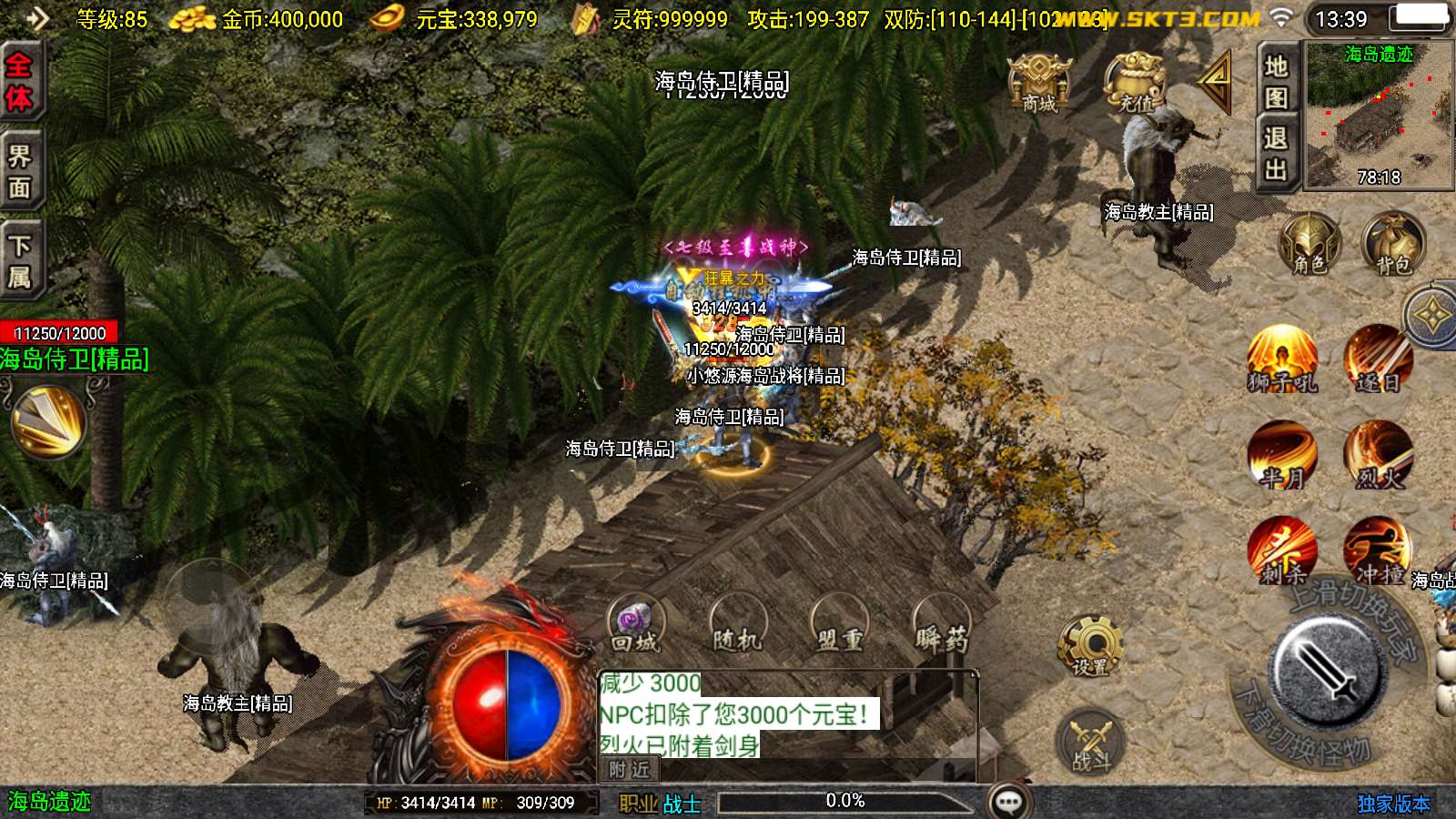Open the 设置 settings gear
This screenshot has height=819, width=1456.
(1090, 645)
